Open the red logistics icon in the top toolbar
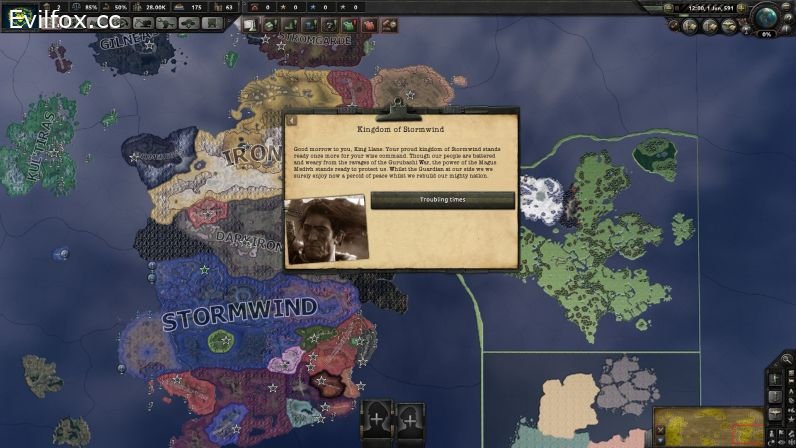This screenshot has height=448, width=796. [366, 23]
